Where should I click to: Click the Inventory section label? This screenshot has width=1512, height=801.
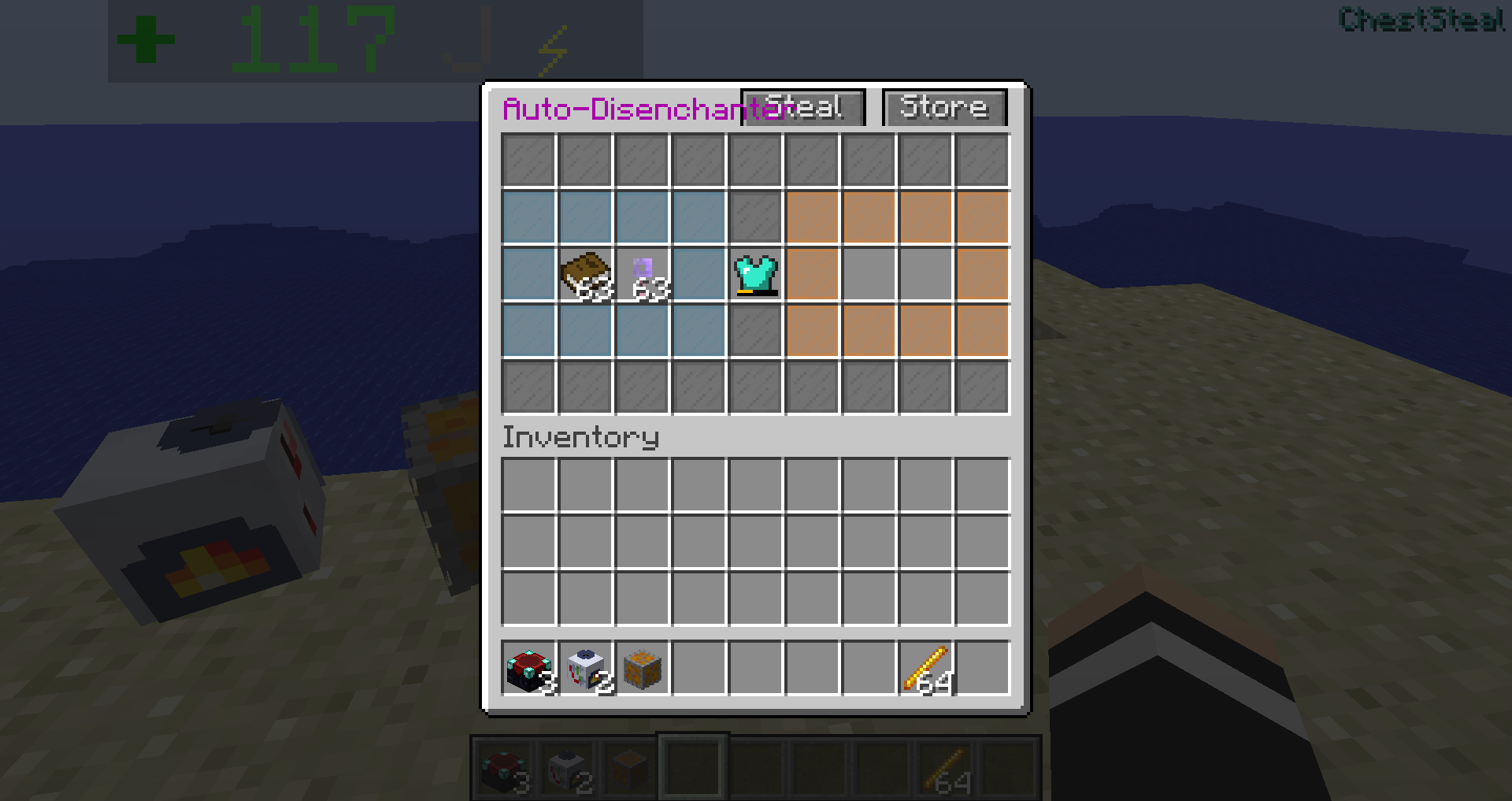point(580,438)
